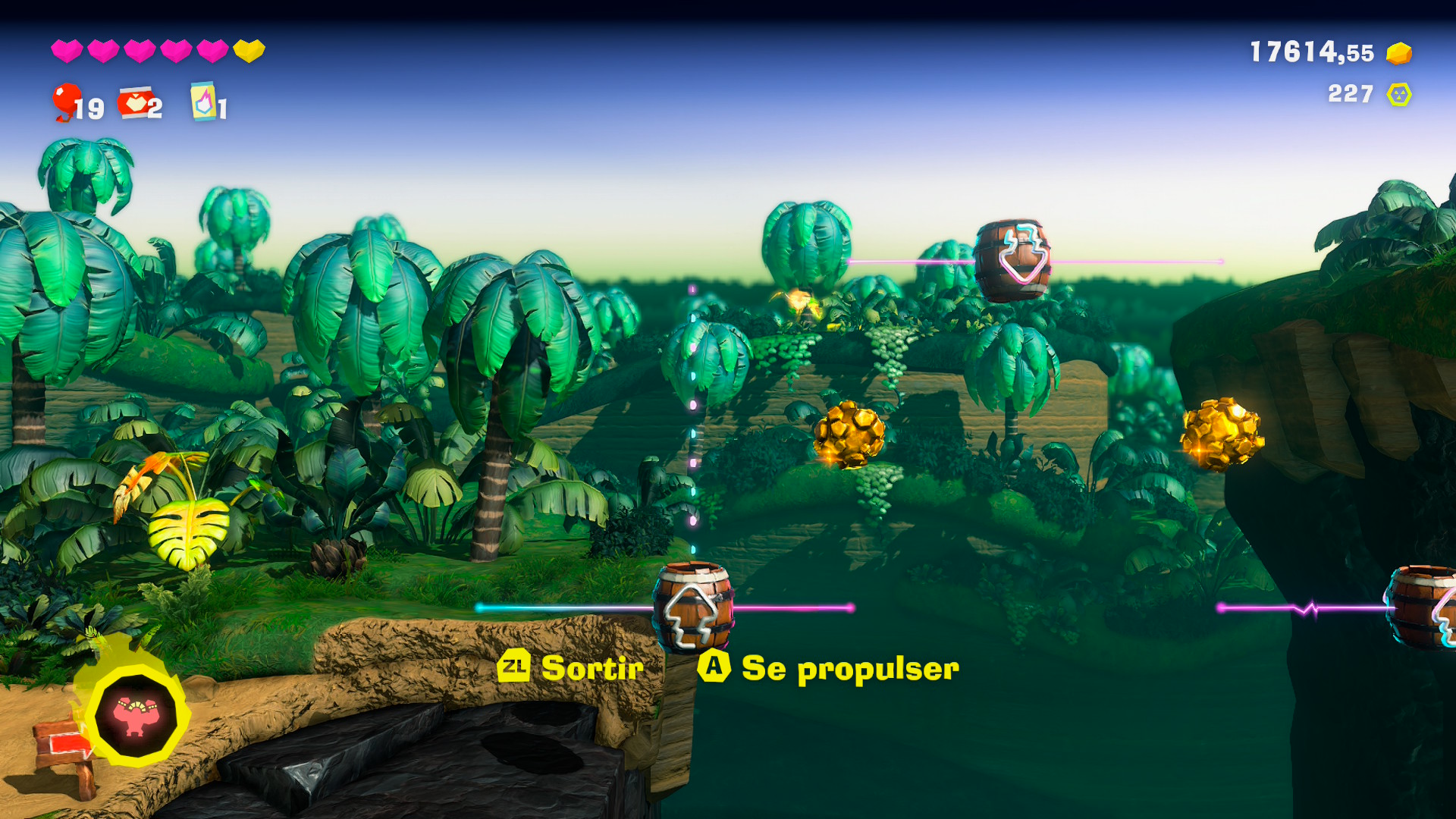Choose the red heart juice item

coord(135,103)
